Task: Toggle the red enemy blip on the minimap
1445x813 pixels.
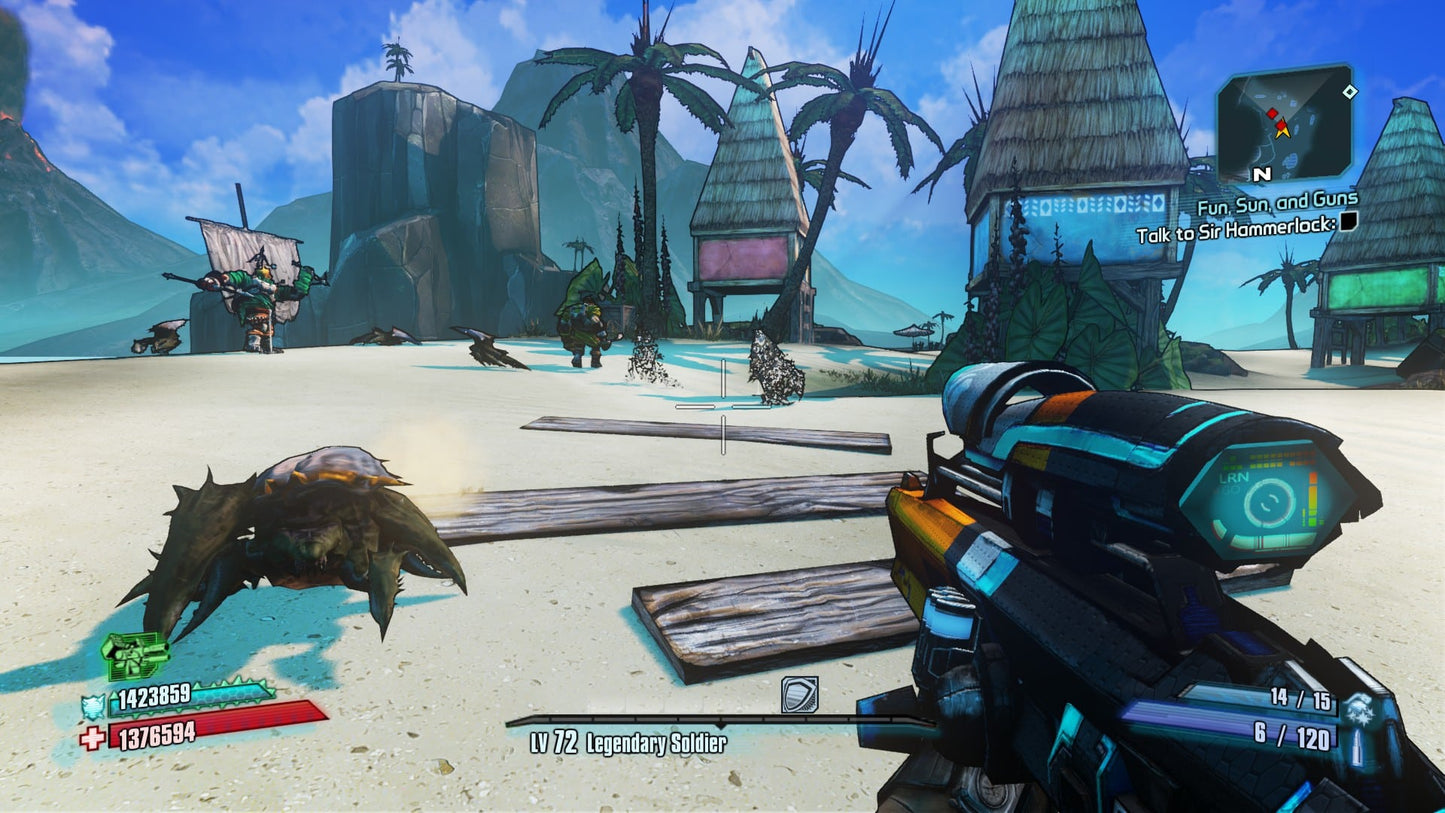Action: (1273, 113)
